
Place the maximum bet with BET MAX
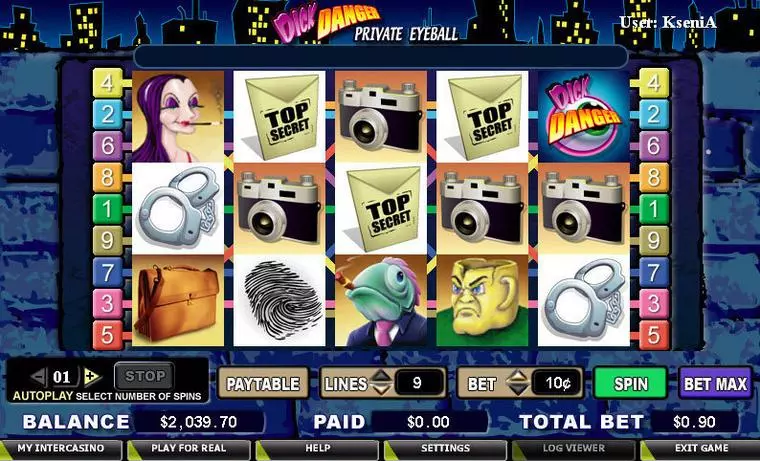(x=715, y=383)
